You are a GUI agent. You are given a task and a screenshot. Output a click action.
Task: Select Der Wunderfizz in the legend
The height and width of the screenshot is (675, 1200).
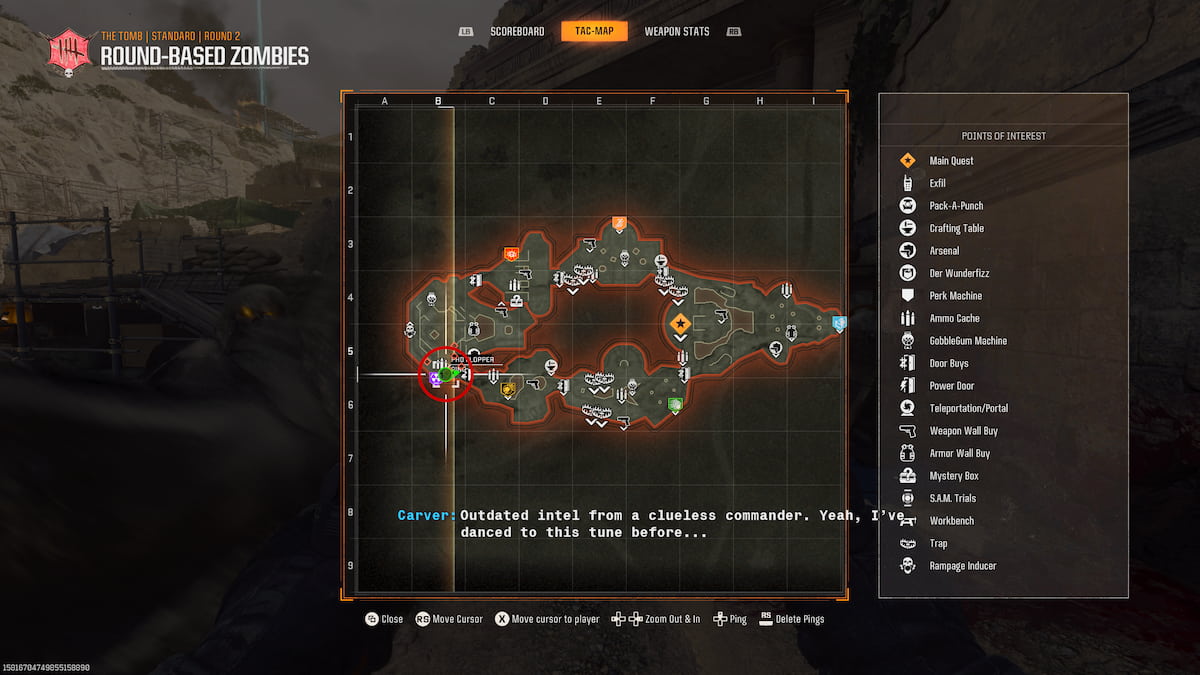click(958, 273)
